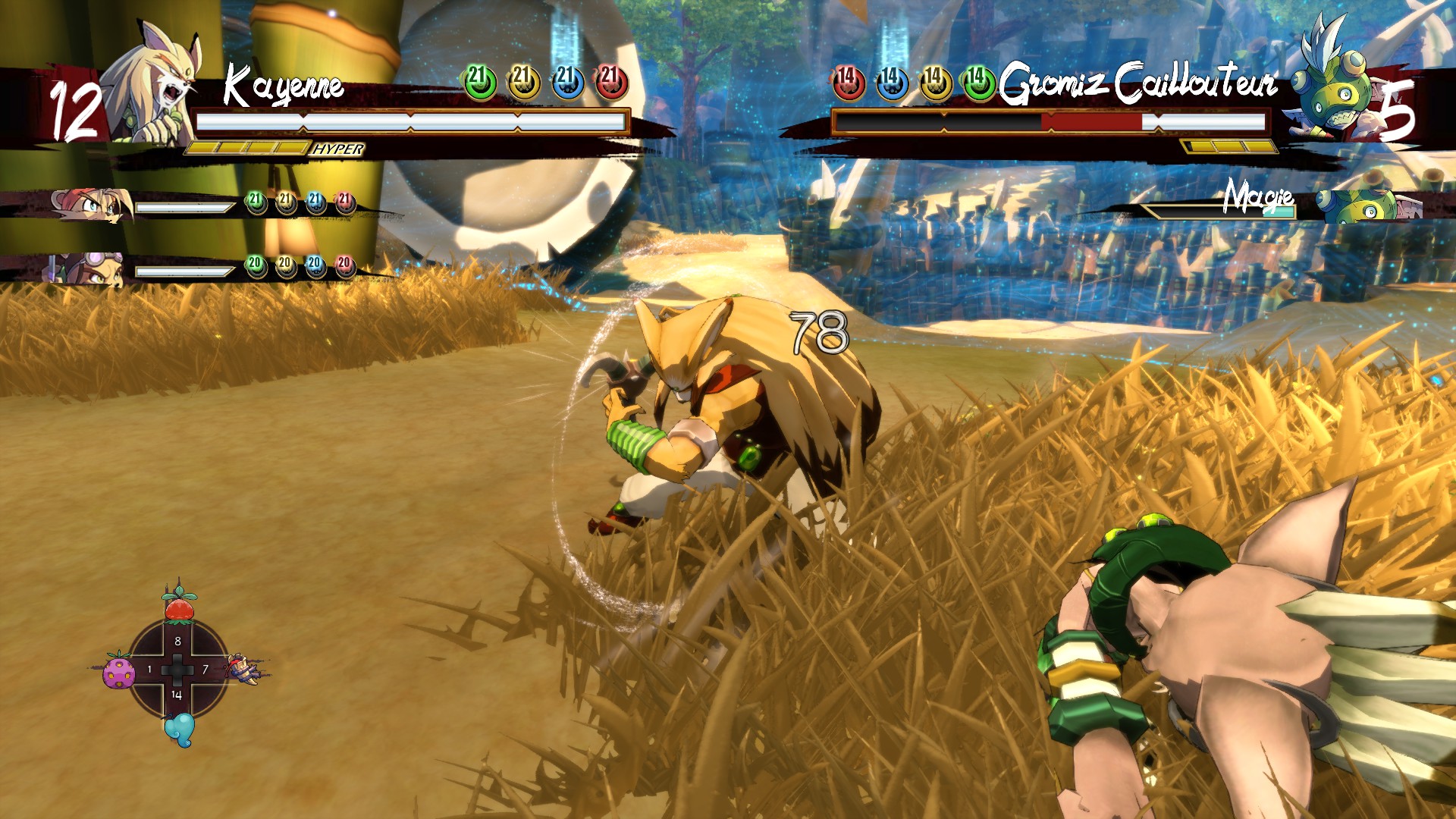Click the enemy's blue element orb

[892, 82]
